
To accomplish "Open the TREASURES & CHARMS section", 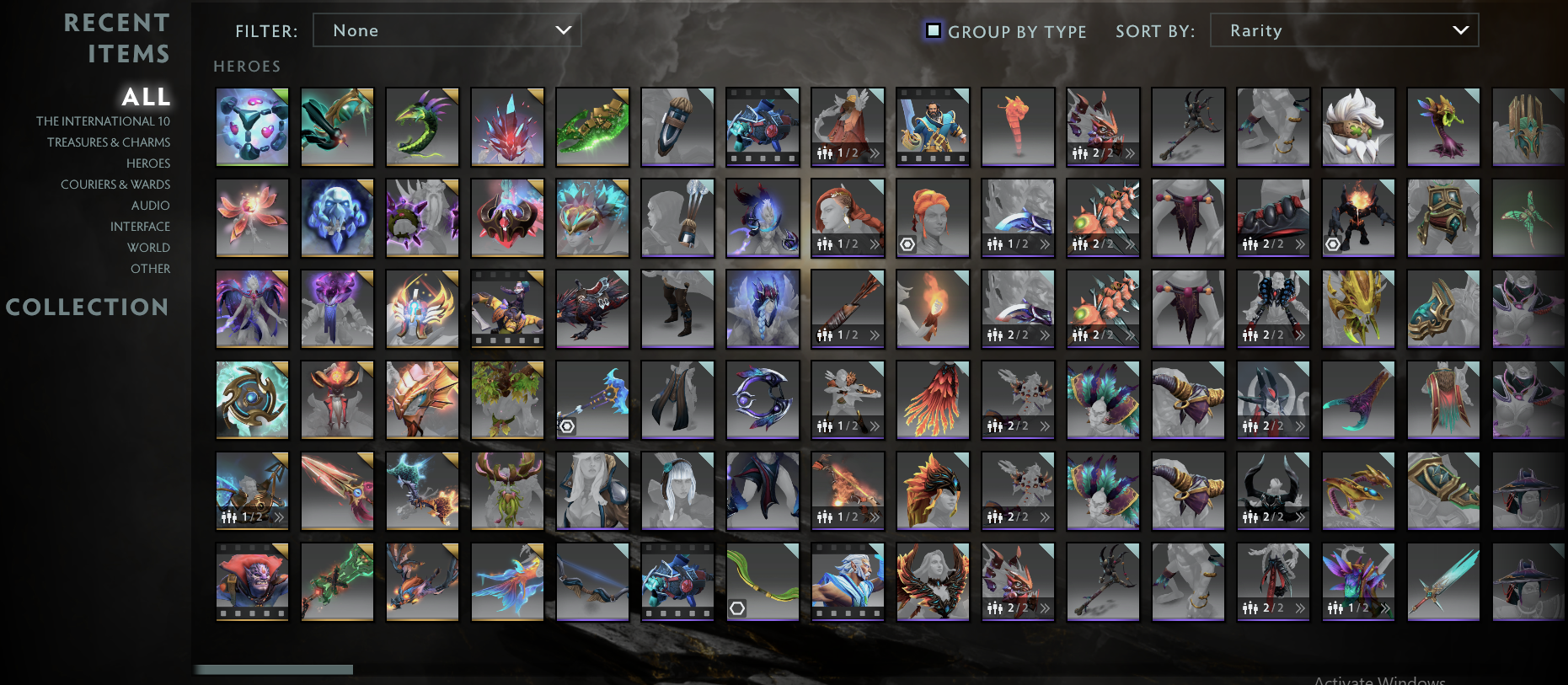I will pyautogui.click(x=110, y=142).
